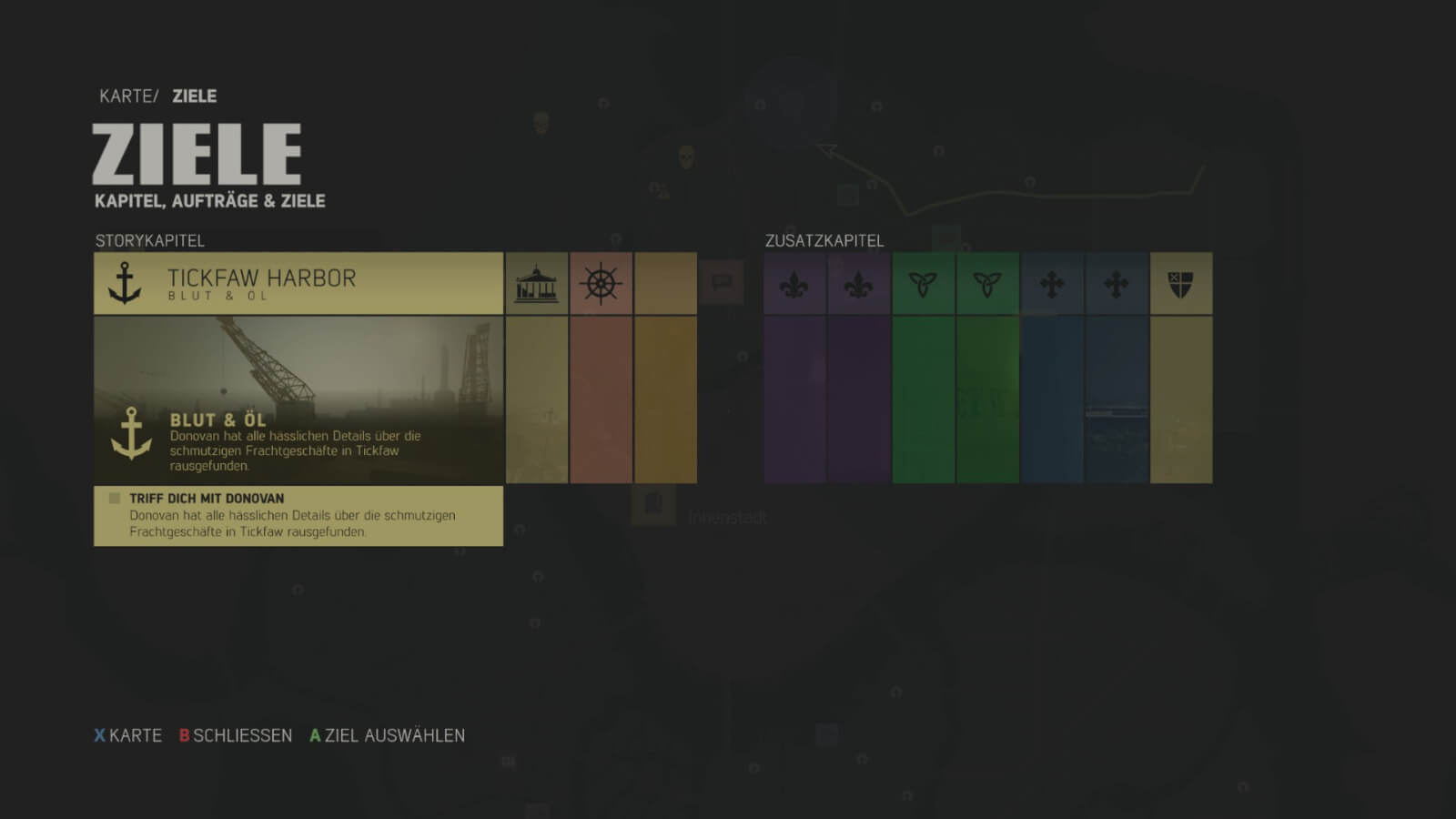Switch to the ship's wheel chapter tile

tap(601, 284)
